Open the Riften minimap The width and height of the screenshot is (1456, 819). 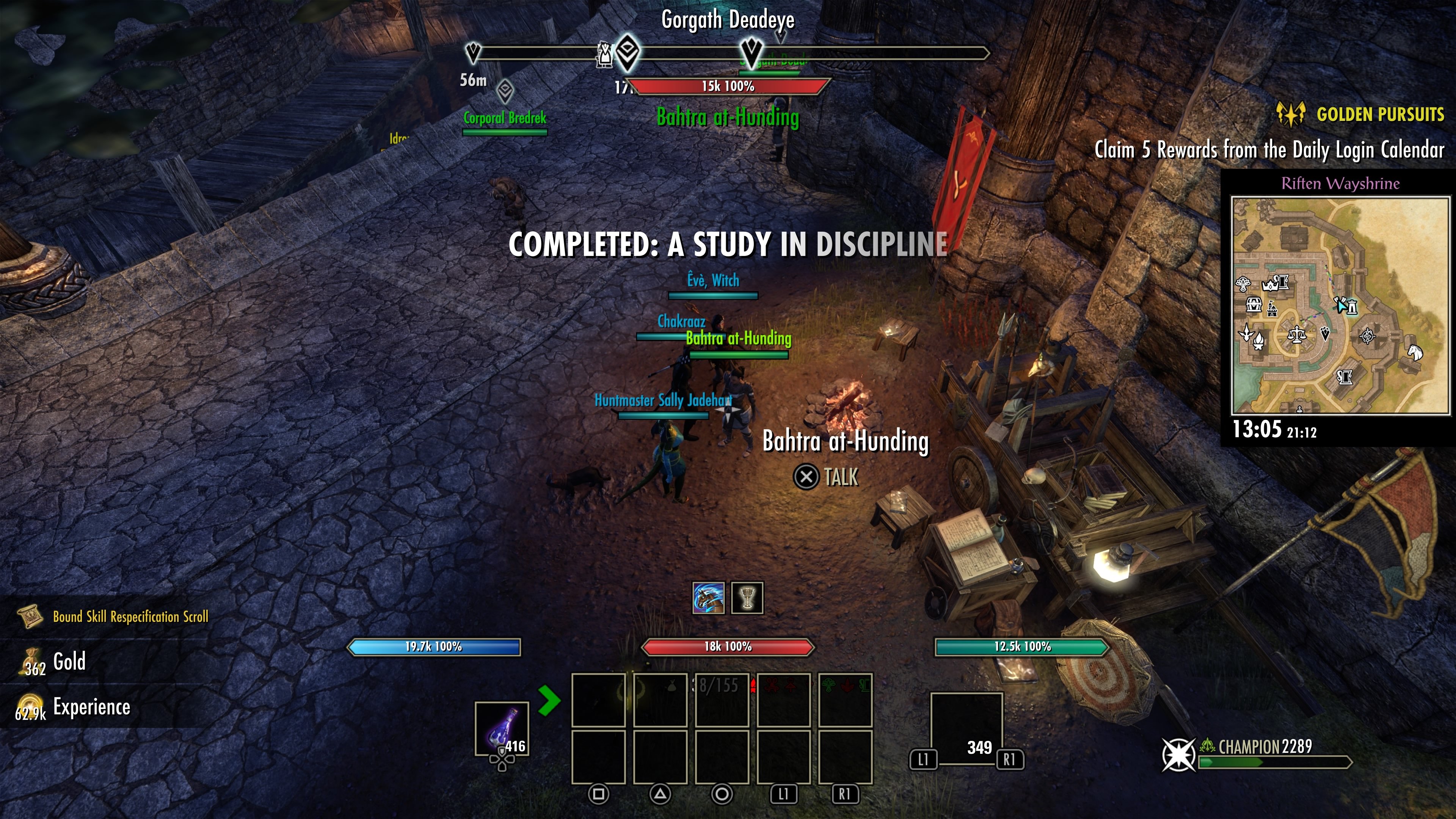1340,305
